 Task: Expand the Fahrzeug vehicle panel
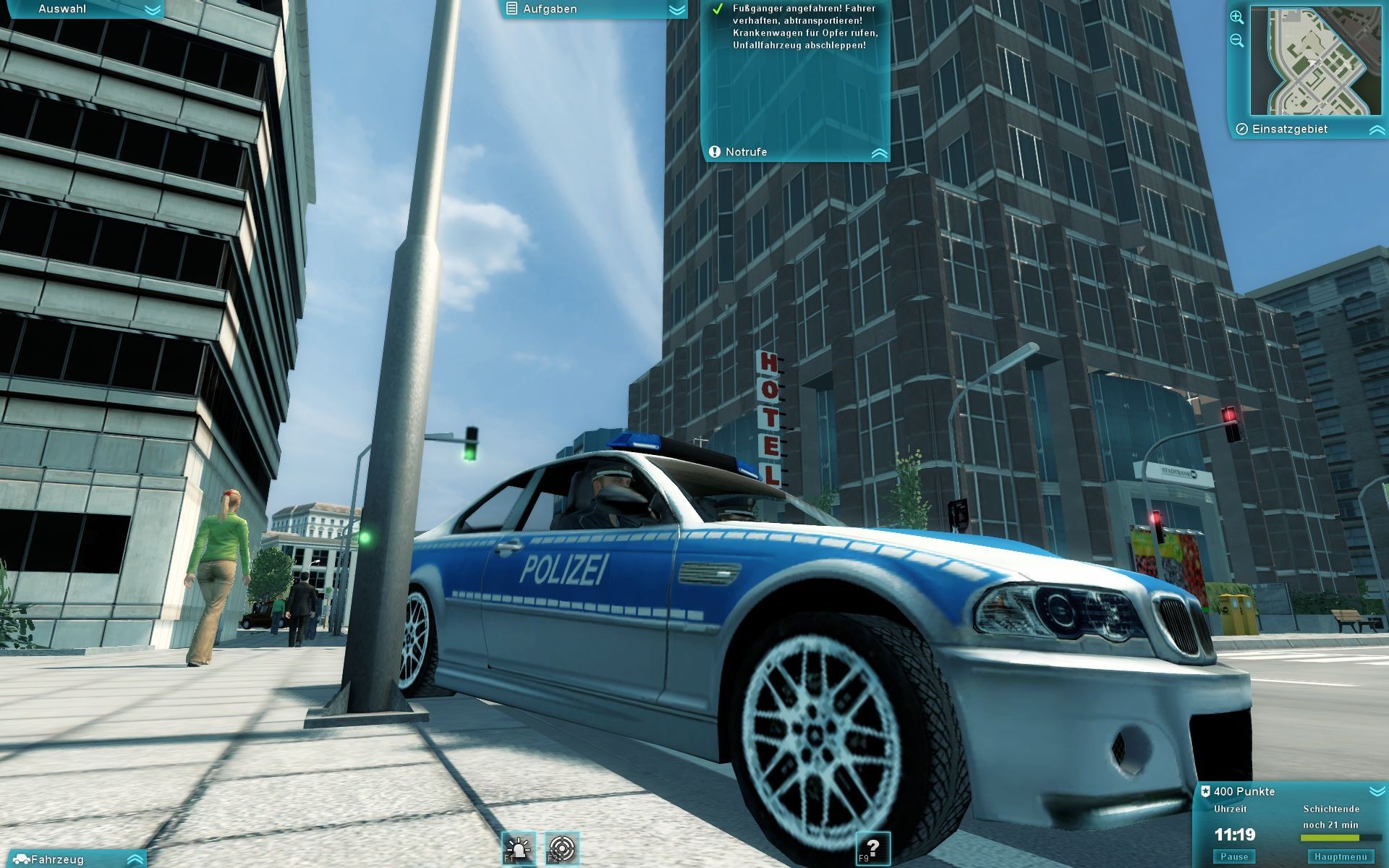tap(135, 859)
